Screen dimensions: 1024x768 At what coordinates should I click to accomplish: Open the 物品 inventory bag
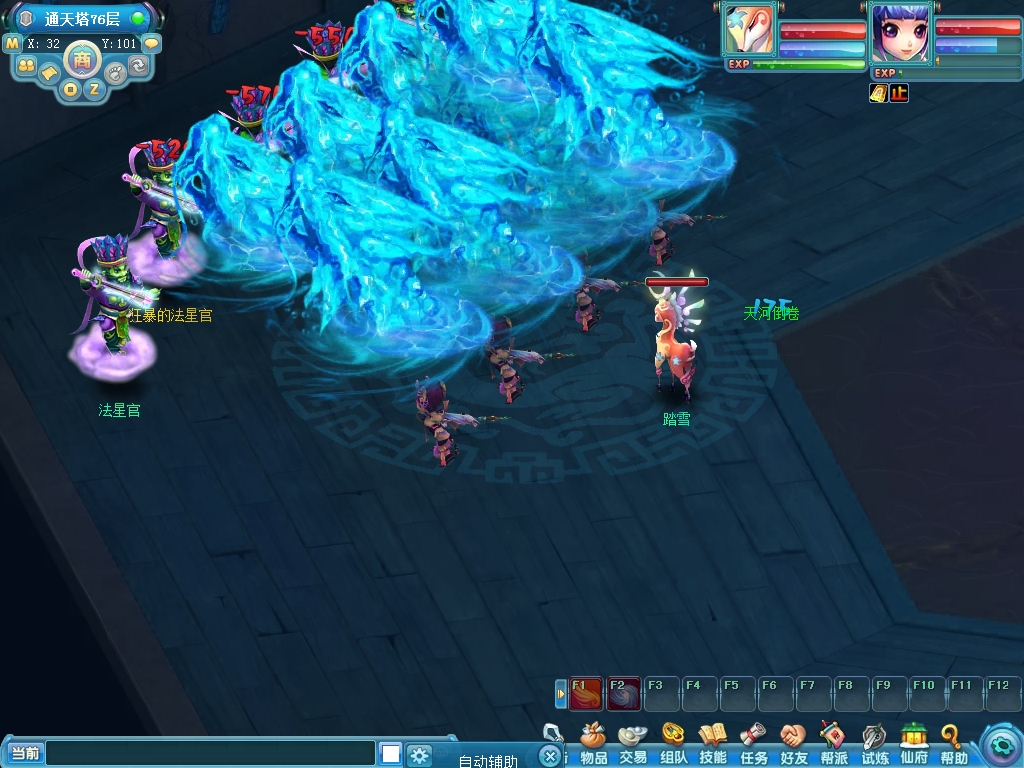pos(593,745)
